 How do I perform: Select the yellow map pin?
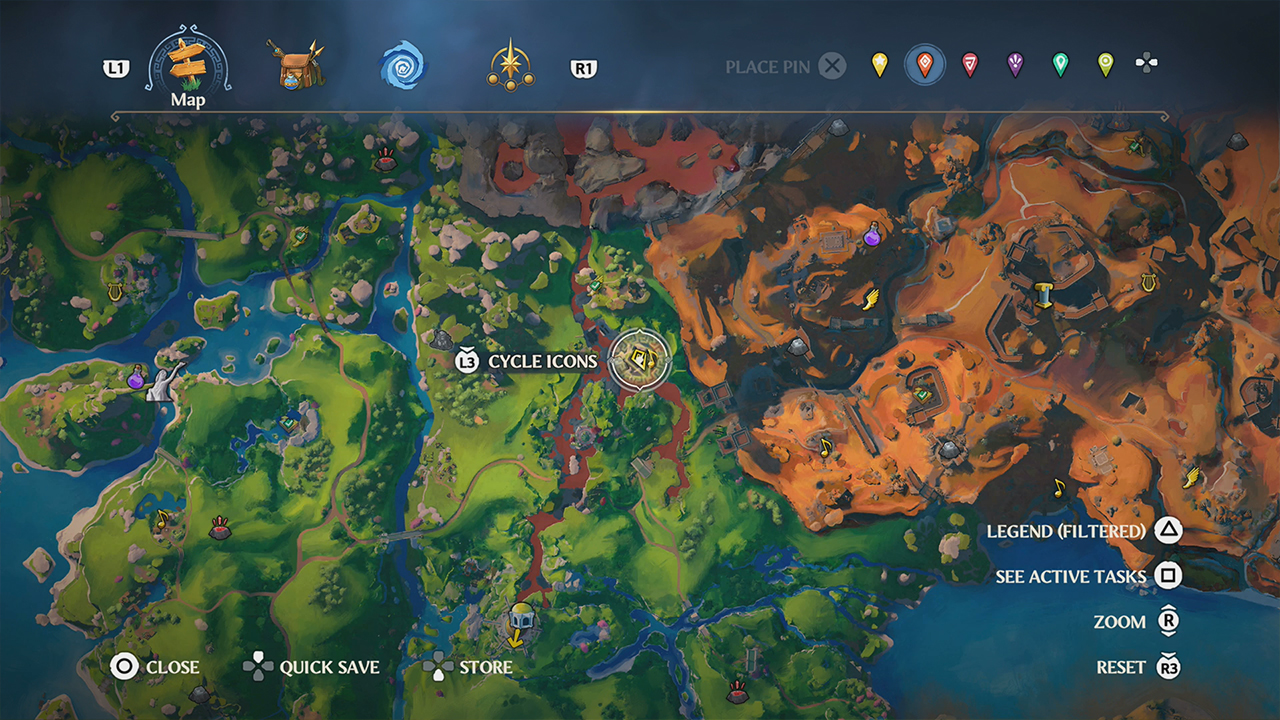click(880, 65)
